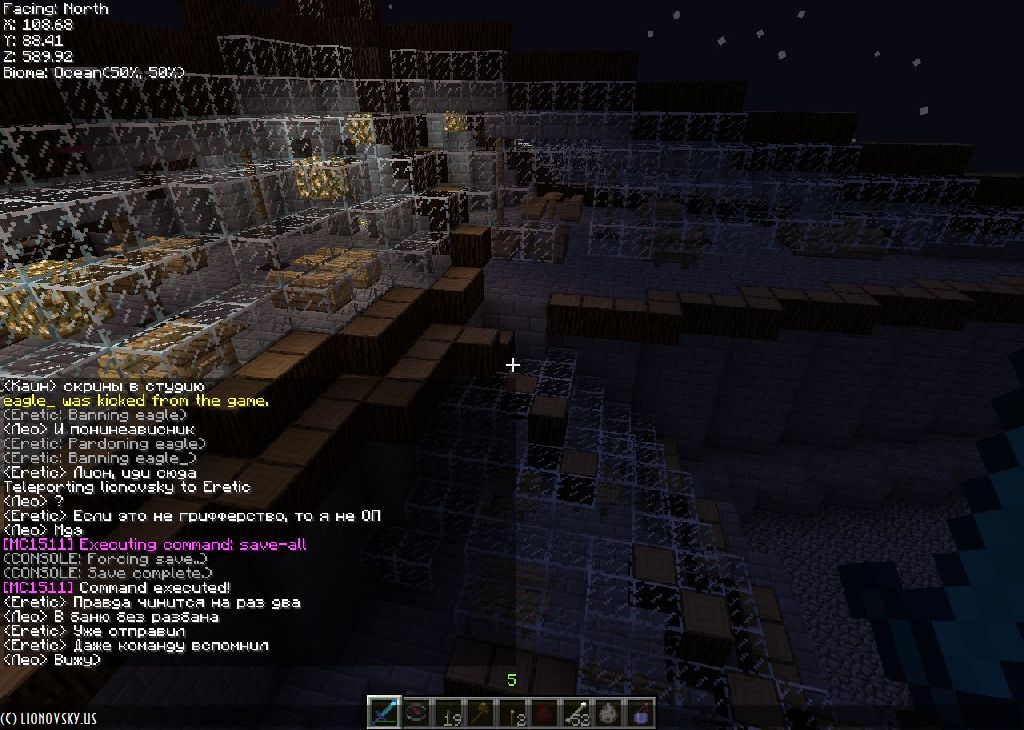
Task: Select the diamond sword hotbar slot
Action: point(384,712)
